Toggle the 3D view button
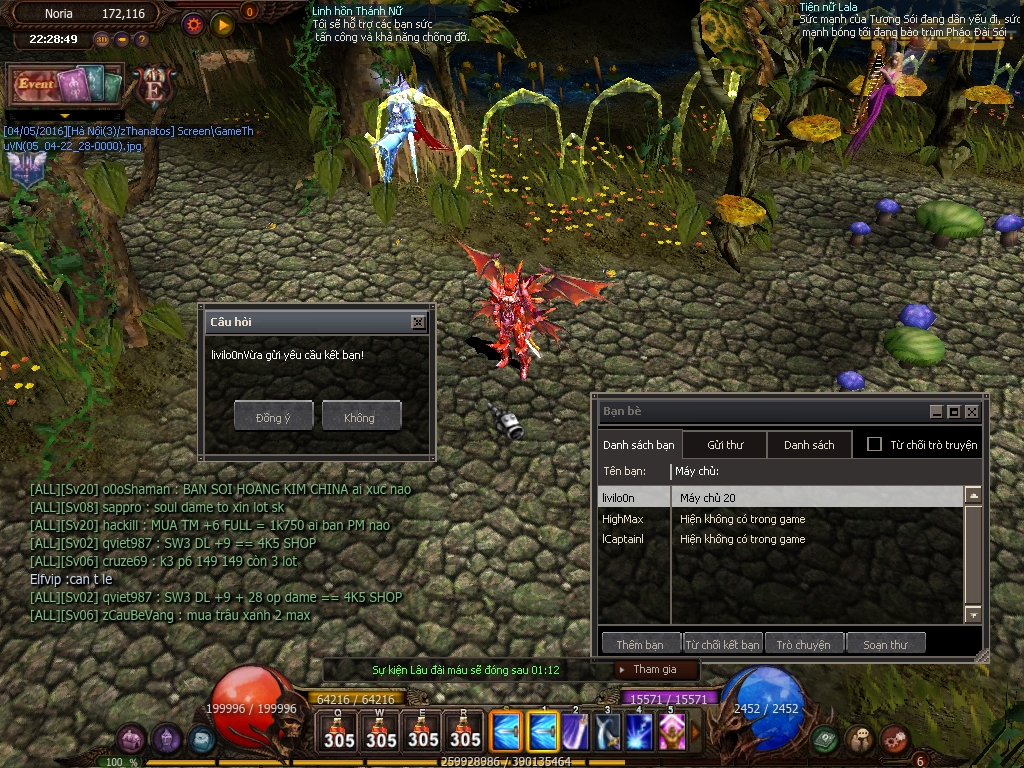Viewport: 1024px width, 768px height. click(102, 39)
